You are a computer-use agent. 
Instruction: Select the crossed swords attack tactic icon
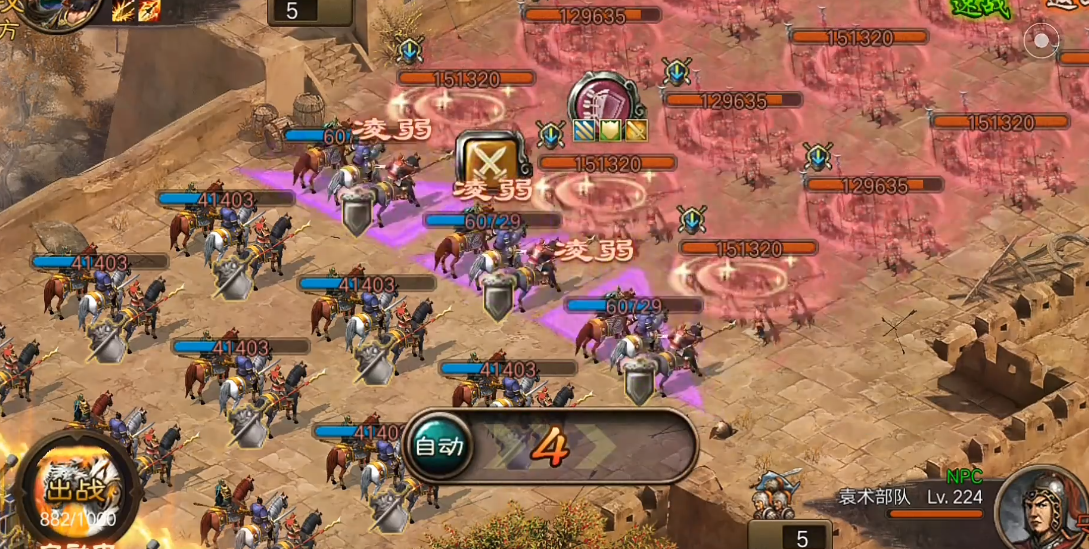click(x=490, y=159)
